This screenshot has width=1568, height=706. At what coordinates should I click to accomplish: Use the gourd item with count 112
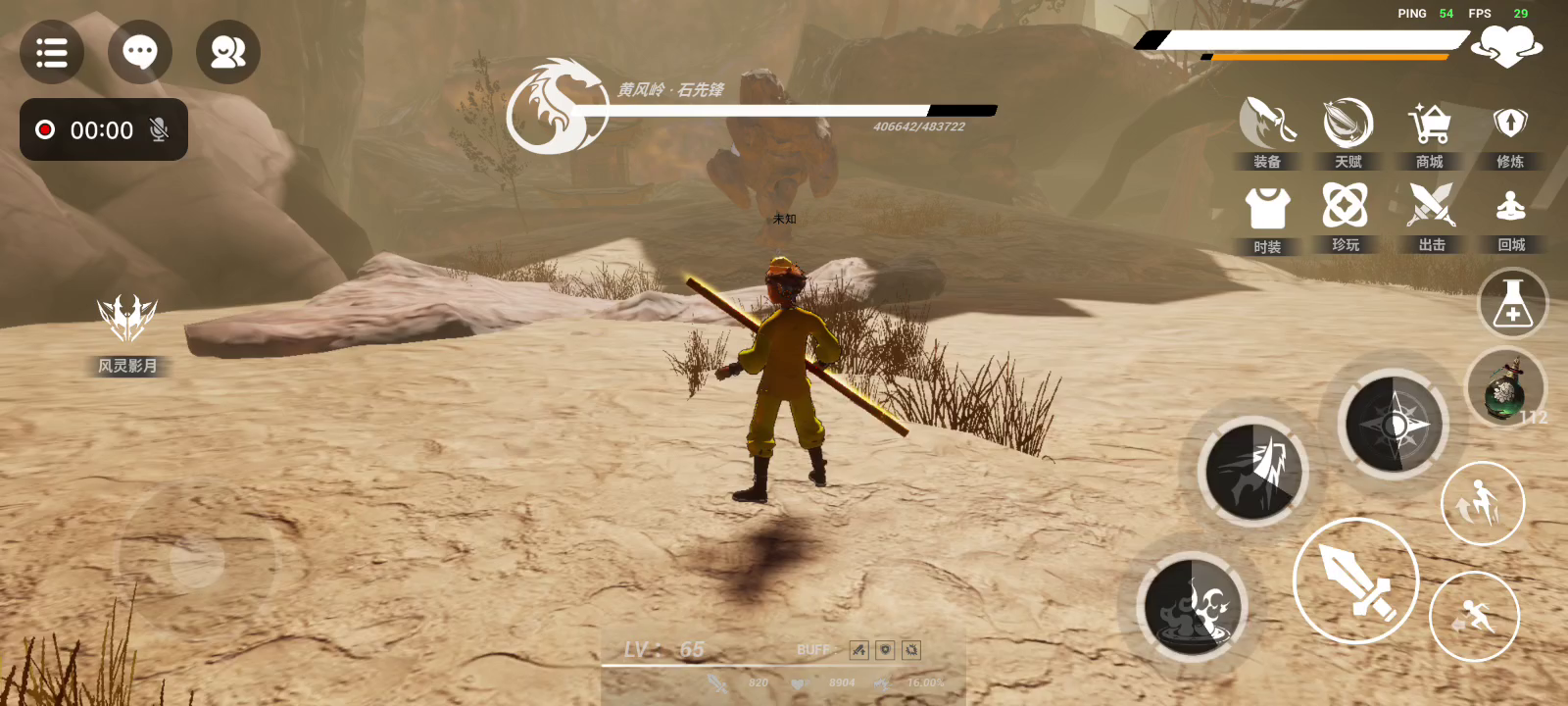[1505, 388]
